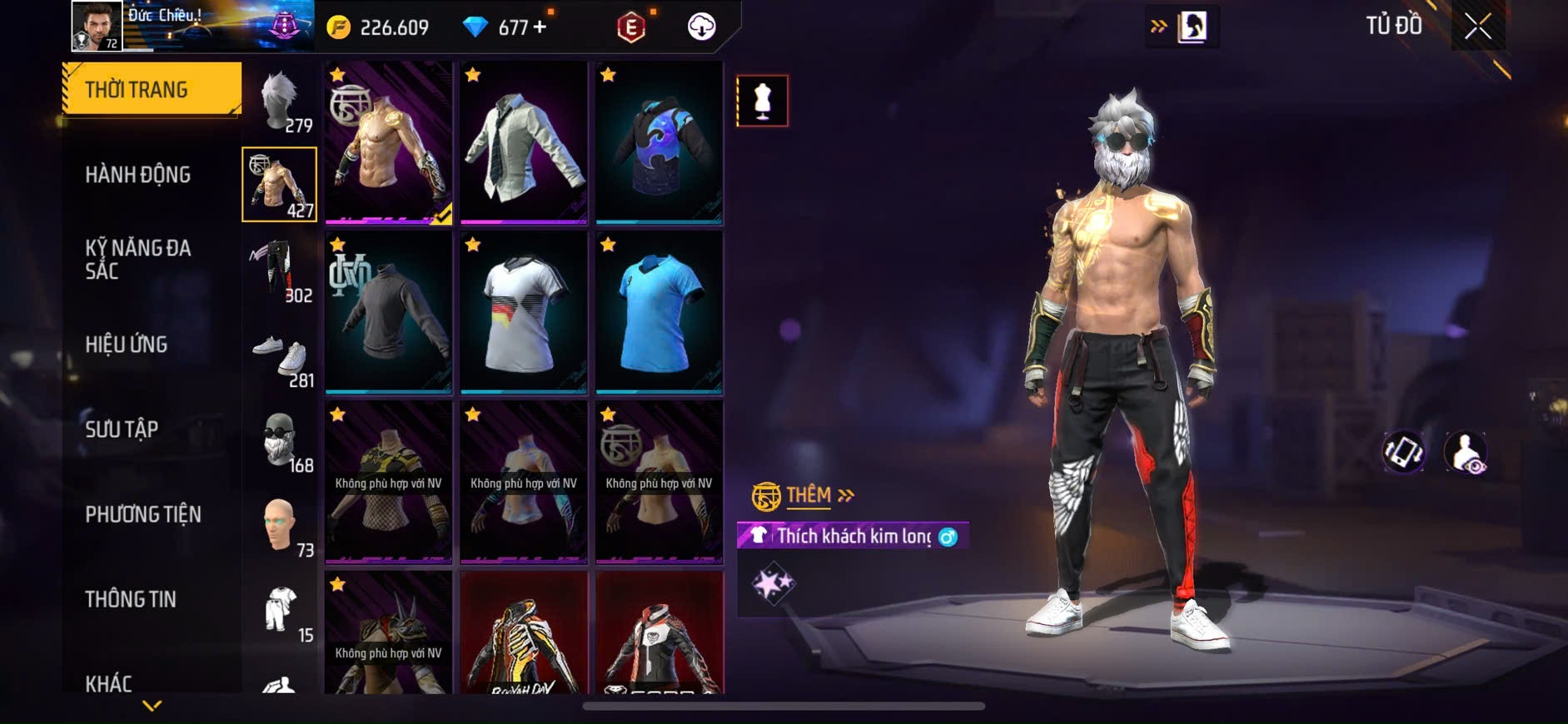Show the THÔNG TIN section
This screenshot has width=1568, height=724.
pos(131,599)
